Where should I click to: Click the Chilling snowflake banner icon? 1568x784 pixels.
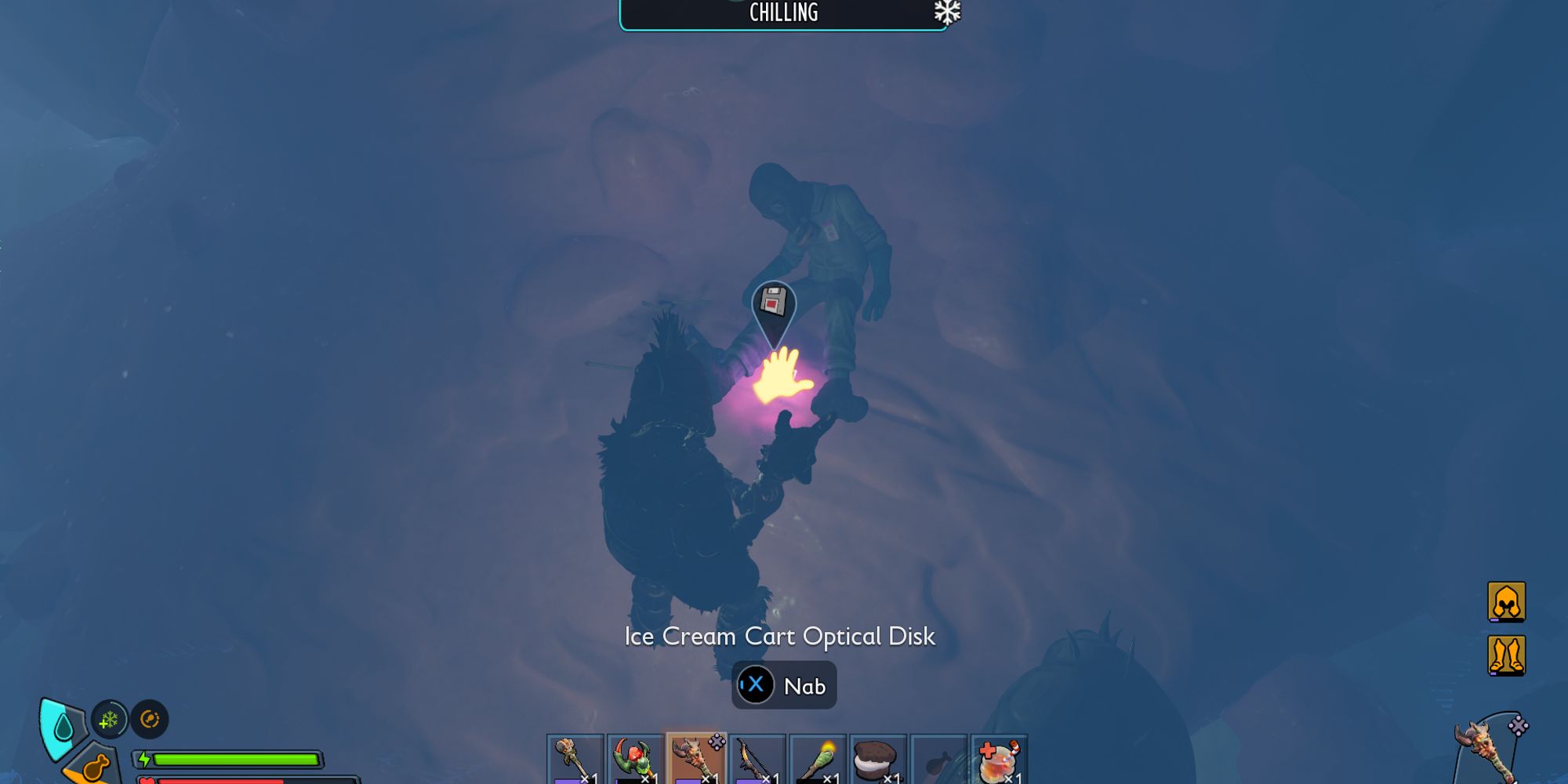click(x=947, y=12)
